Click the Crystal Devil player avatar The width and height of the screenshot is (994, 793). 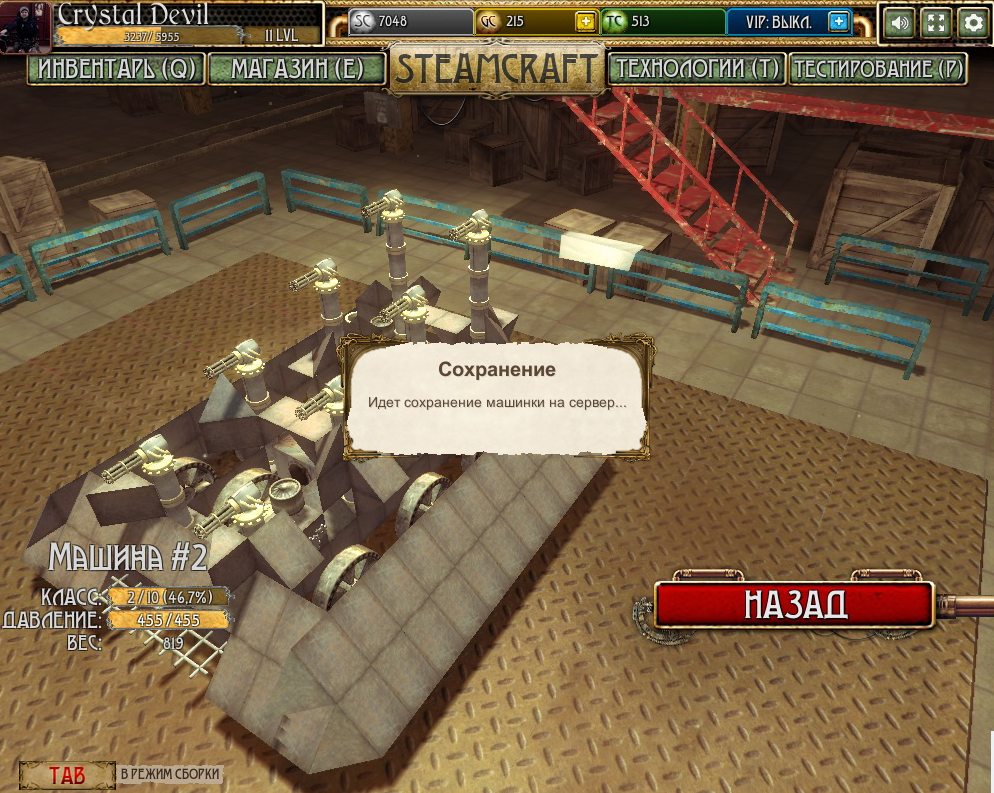click(x=26, y=24)
